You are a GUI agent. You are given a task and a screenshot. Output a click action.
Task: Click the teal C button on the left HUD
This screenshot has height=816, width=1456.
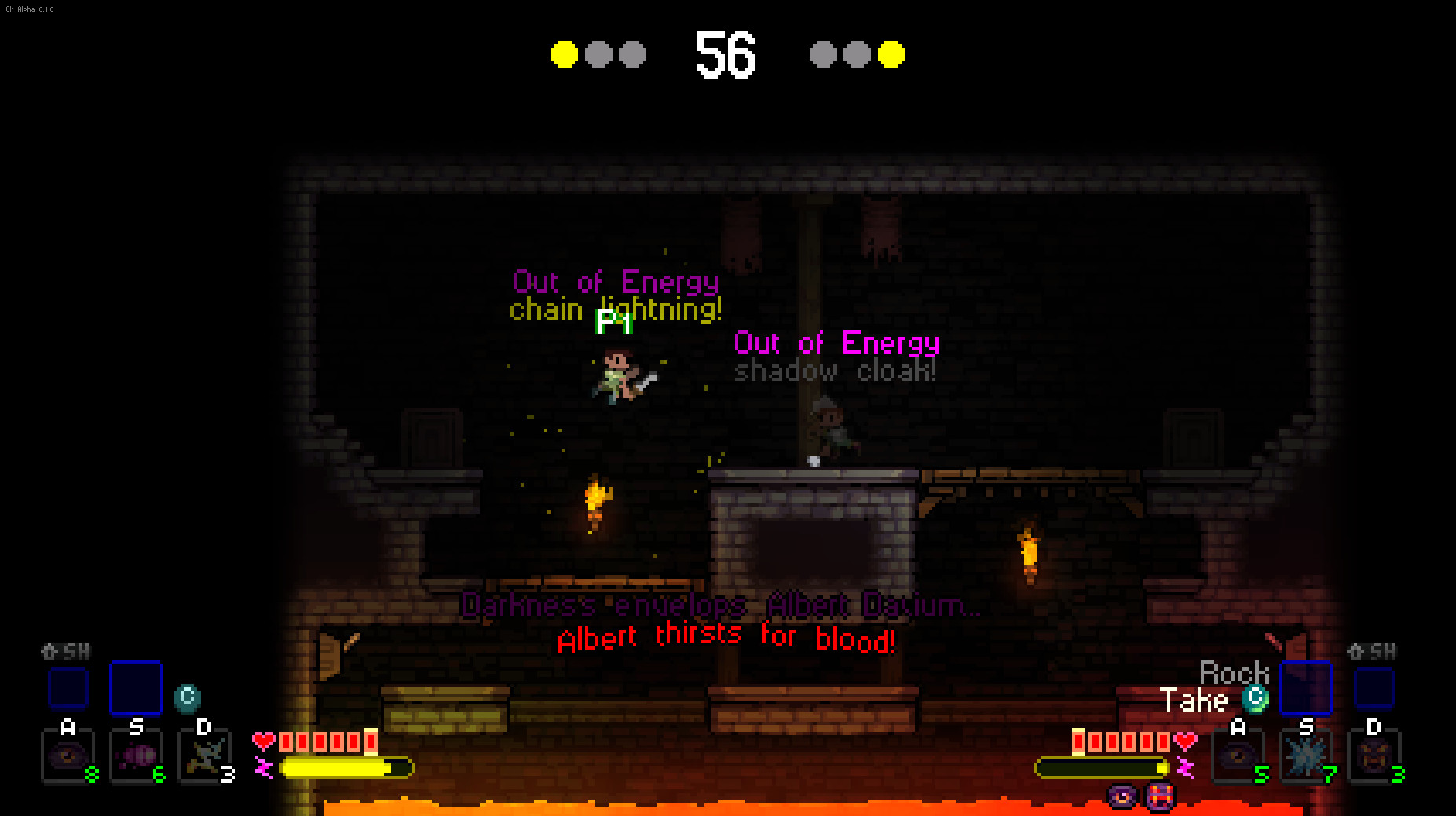187,696
